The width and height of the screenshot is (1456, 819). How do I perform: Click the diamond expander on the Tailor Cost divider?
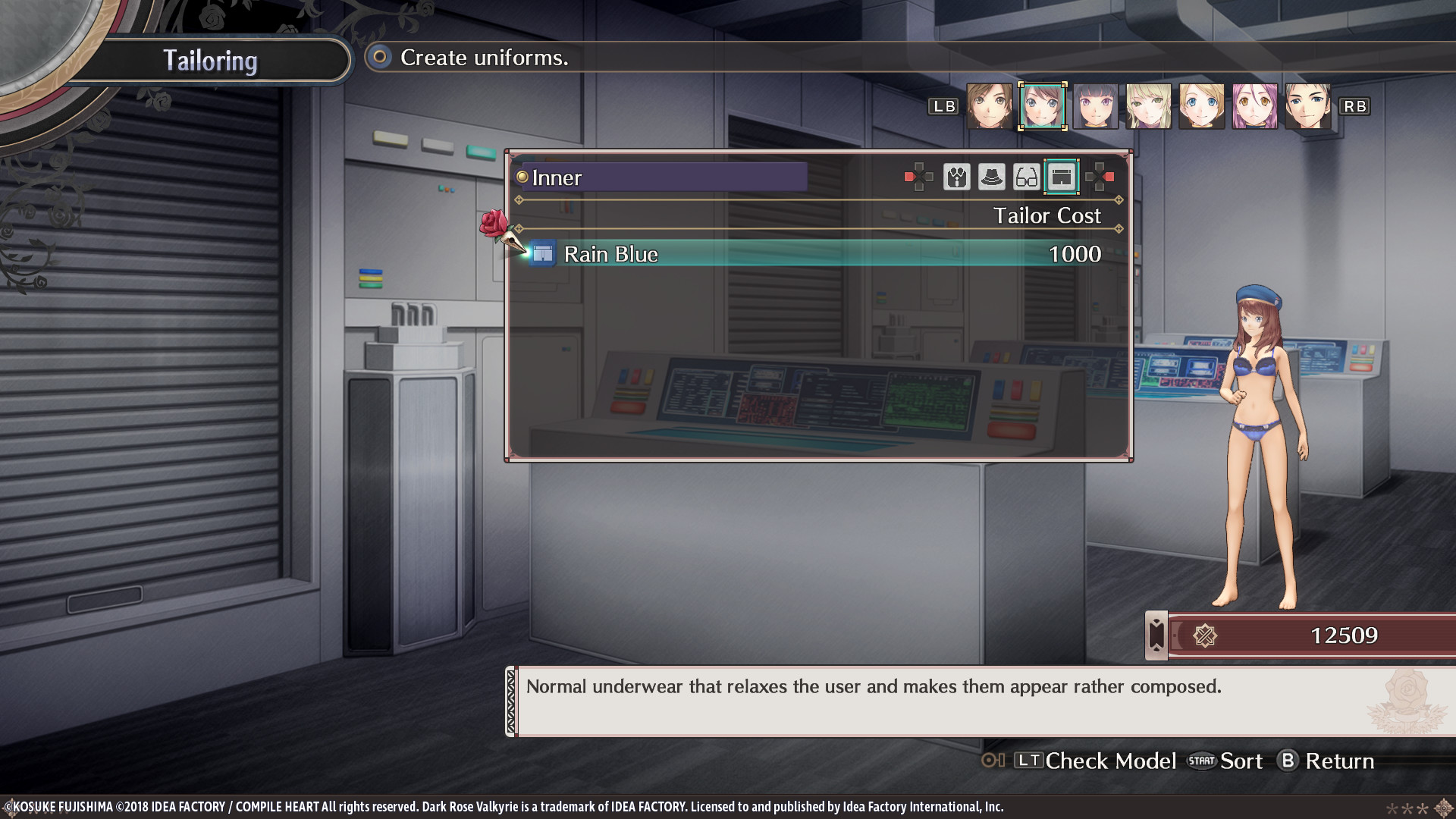pos(1119,201)
